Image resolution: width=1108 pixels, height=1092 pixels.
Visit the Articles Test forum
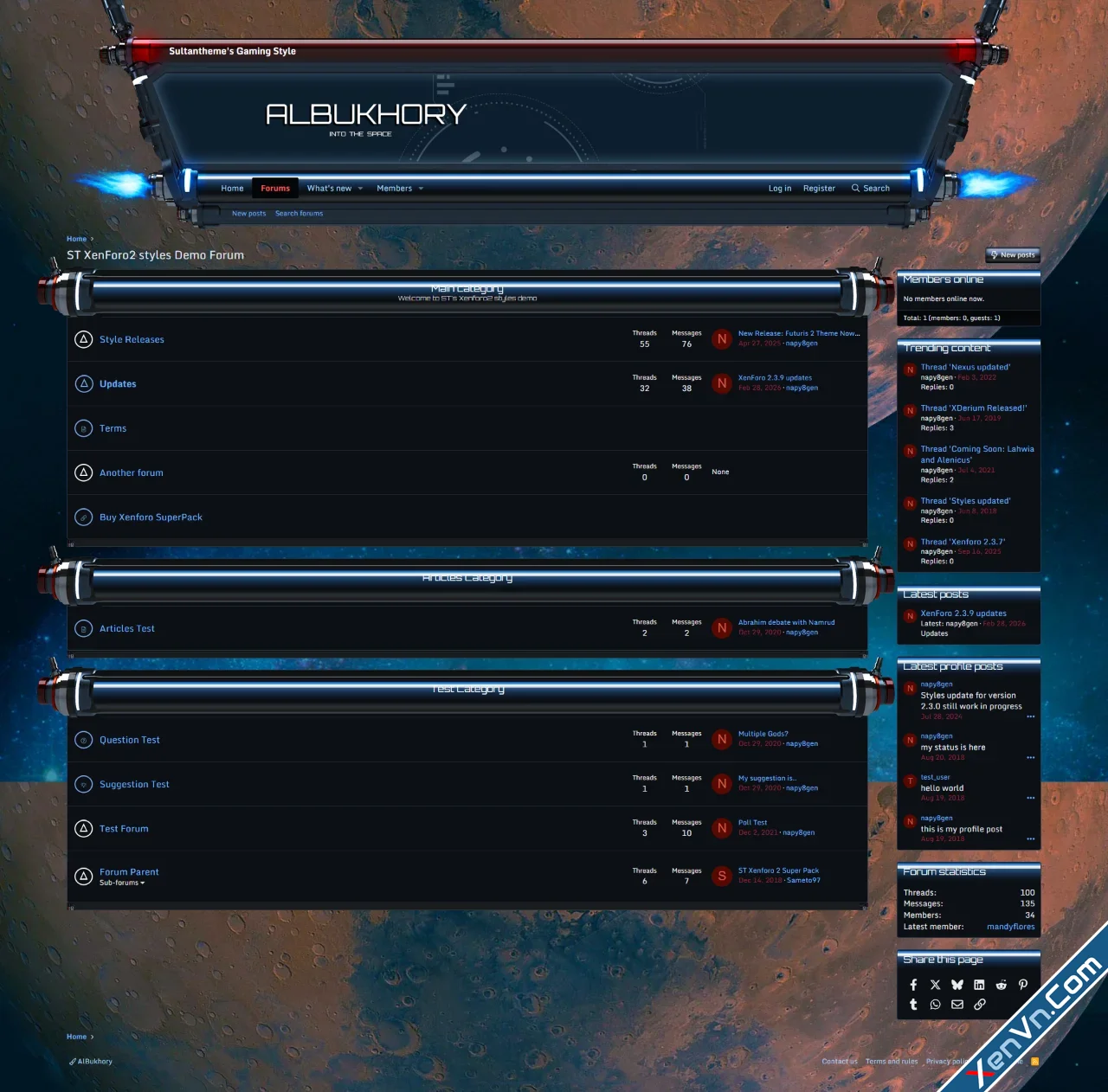click(x=127, y=629)
